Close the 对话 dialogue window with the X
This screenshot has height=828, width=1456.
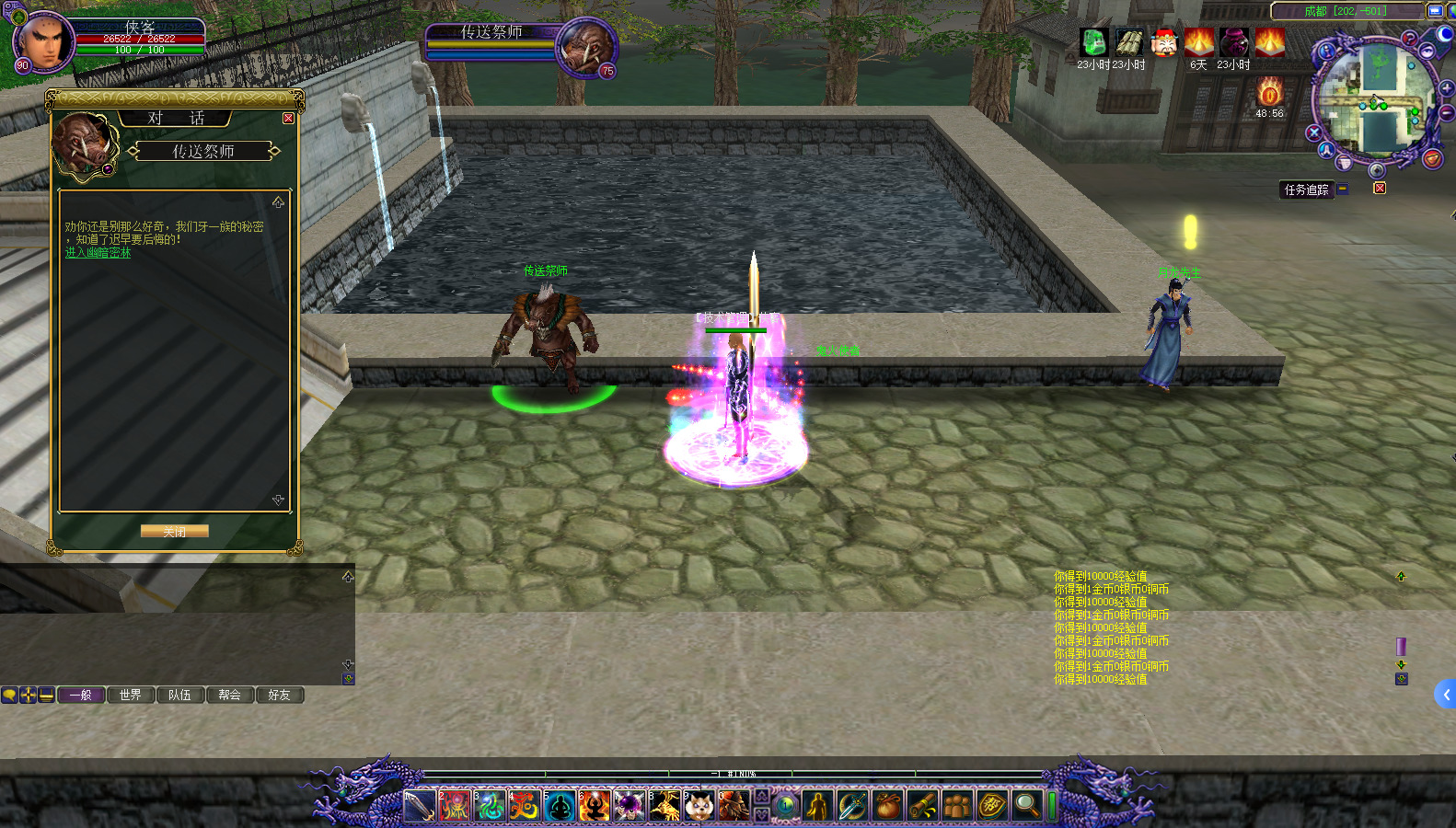point(288,119)
